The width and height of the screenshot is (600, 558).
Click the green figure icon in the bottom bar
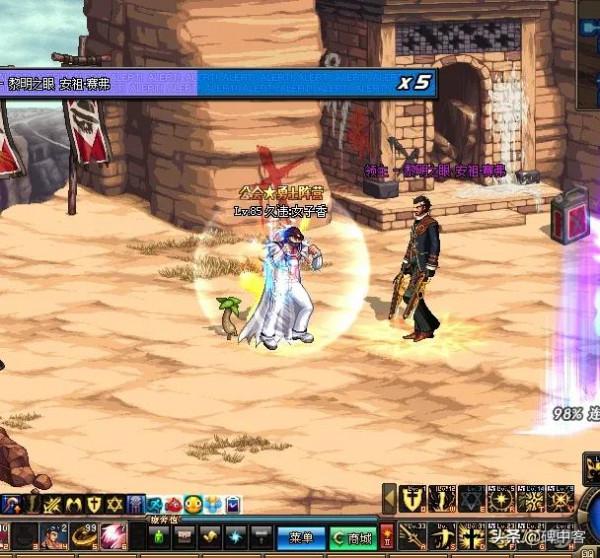(x=158, y=537)
